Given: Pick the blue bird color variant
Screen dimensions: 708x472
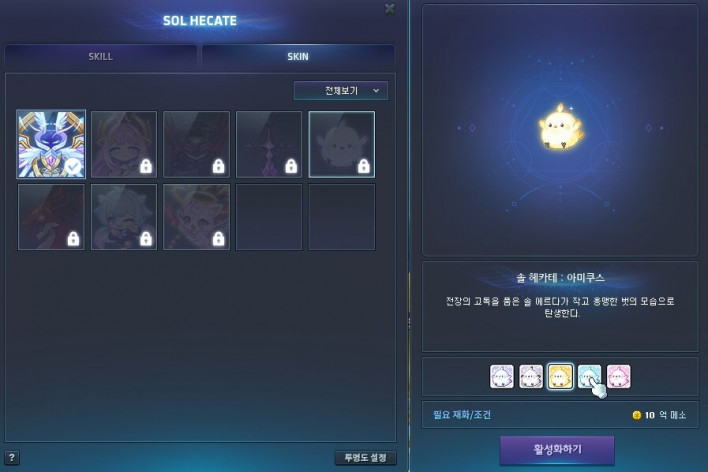Looking at the screenshot, I should click(x=590, y=376).
